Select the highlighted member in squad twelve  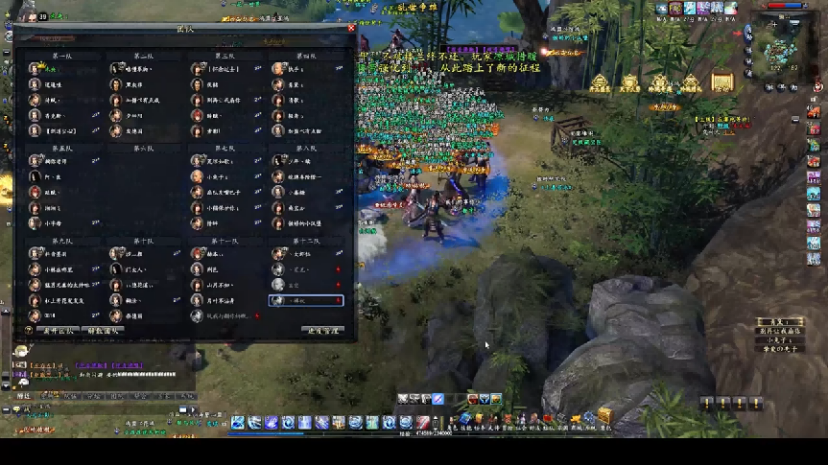coord(306,300)
